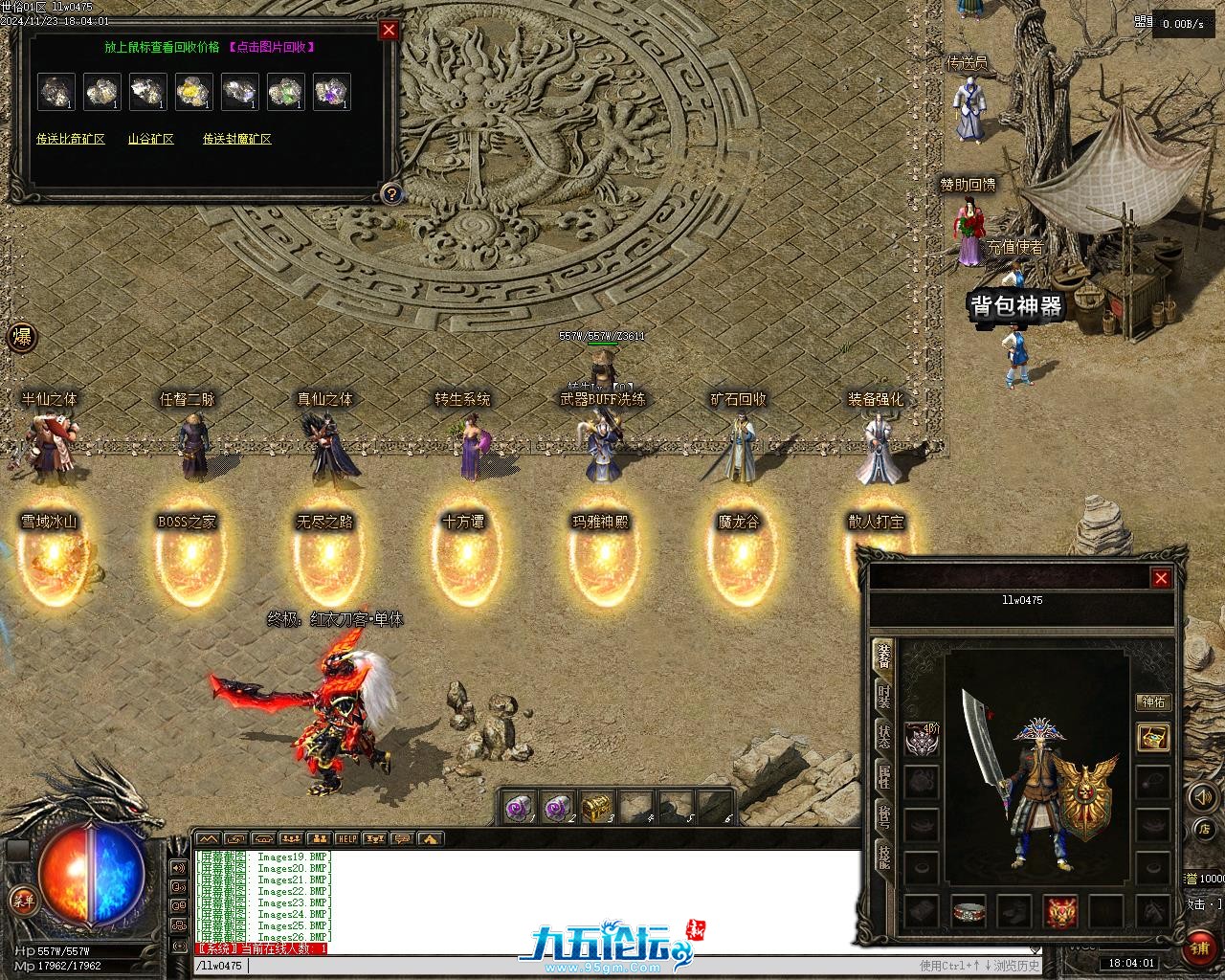This screenshot has height=980, width=1225.
Task: Show the 属性 attributes tab
Action: (884, 777)
